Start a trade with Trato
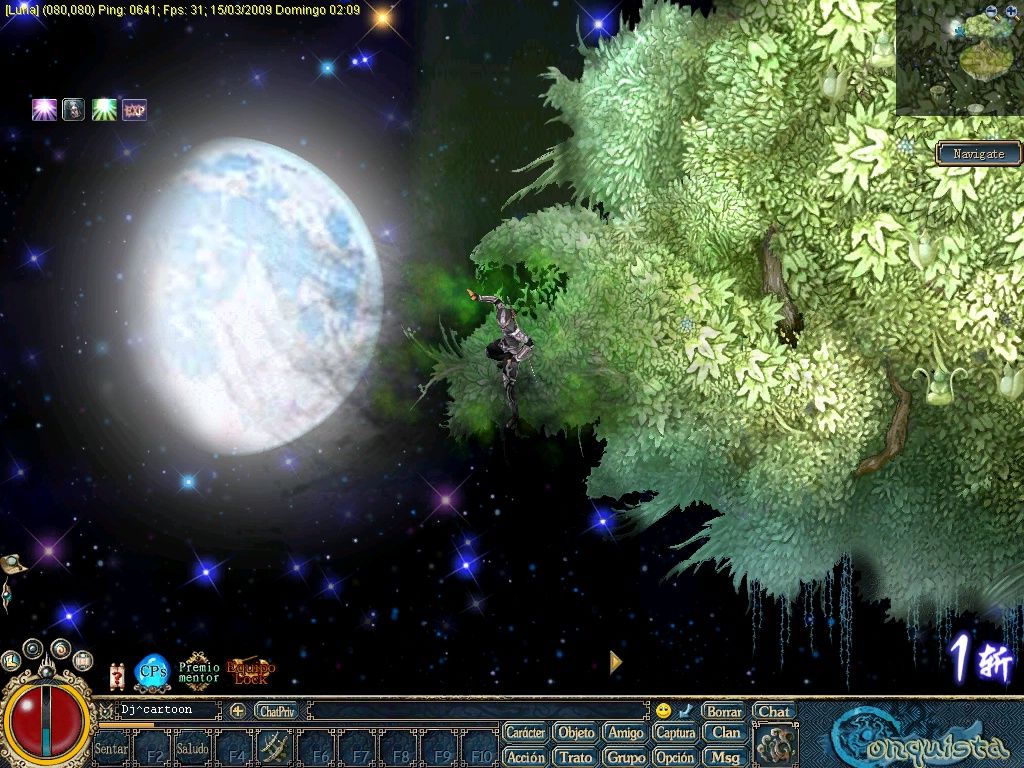 coord(576,757)
